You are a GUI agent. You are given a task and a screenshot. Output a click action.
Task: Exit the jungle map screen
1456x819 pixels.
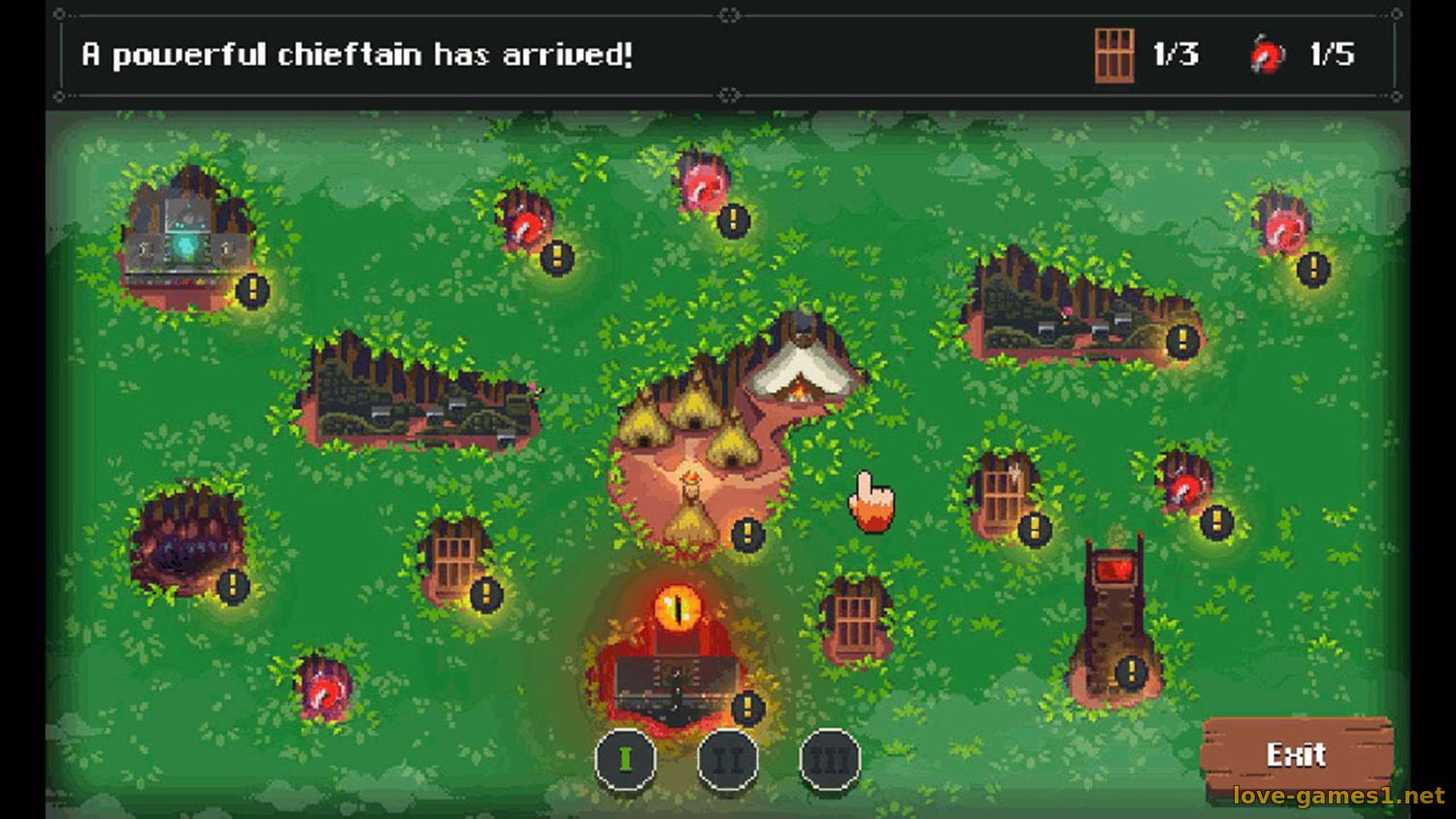1296,755
